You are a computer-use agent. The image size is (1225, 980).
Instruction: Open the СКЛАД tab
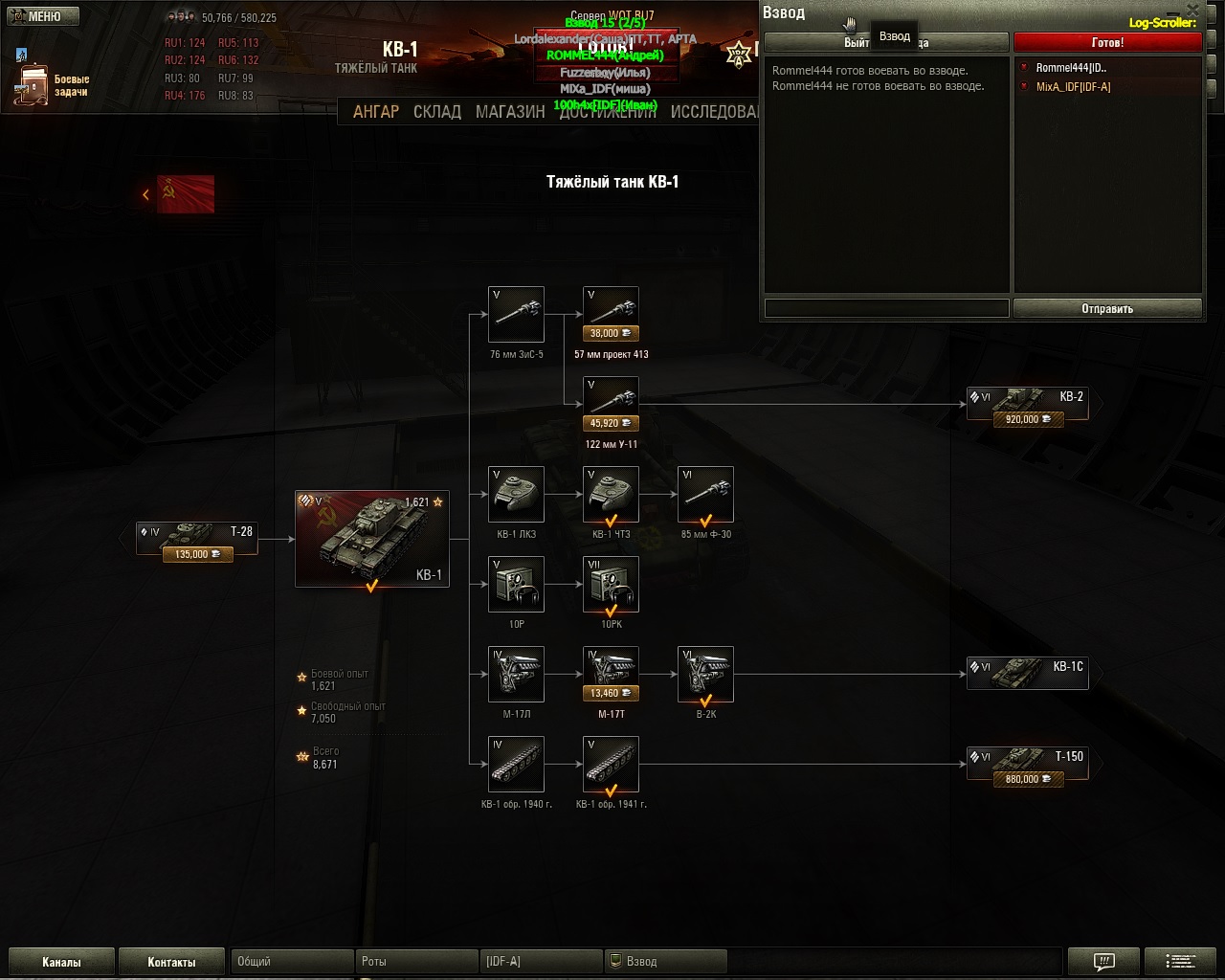437,112
